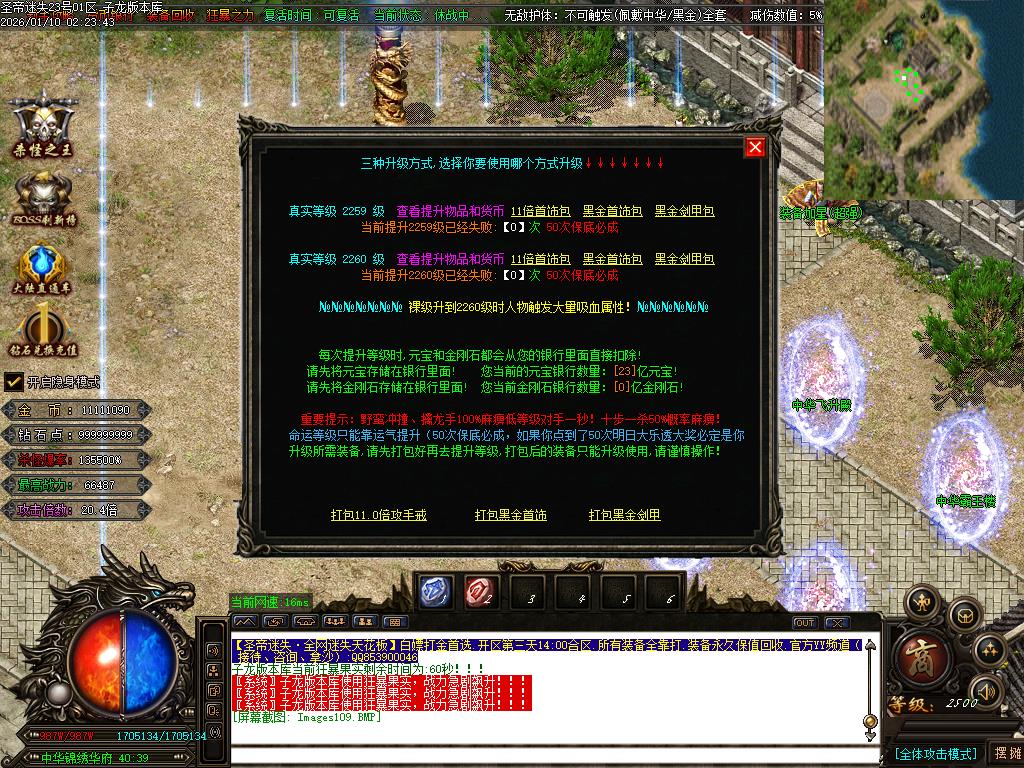Close the upgrade dialog with the red X

click(x=755, y=147)
